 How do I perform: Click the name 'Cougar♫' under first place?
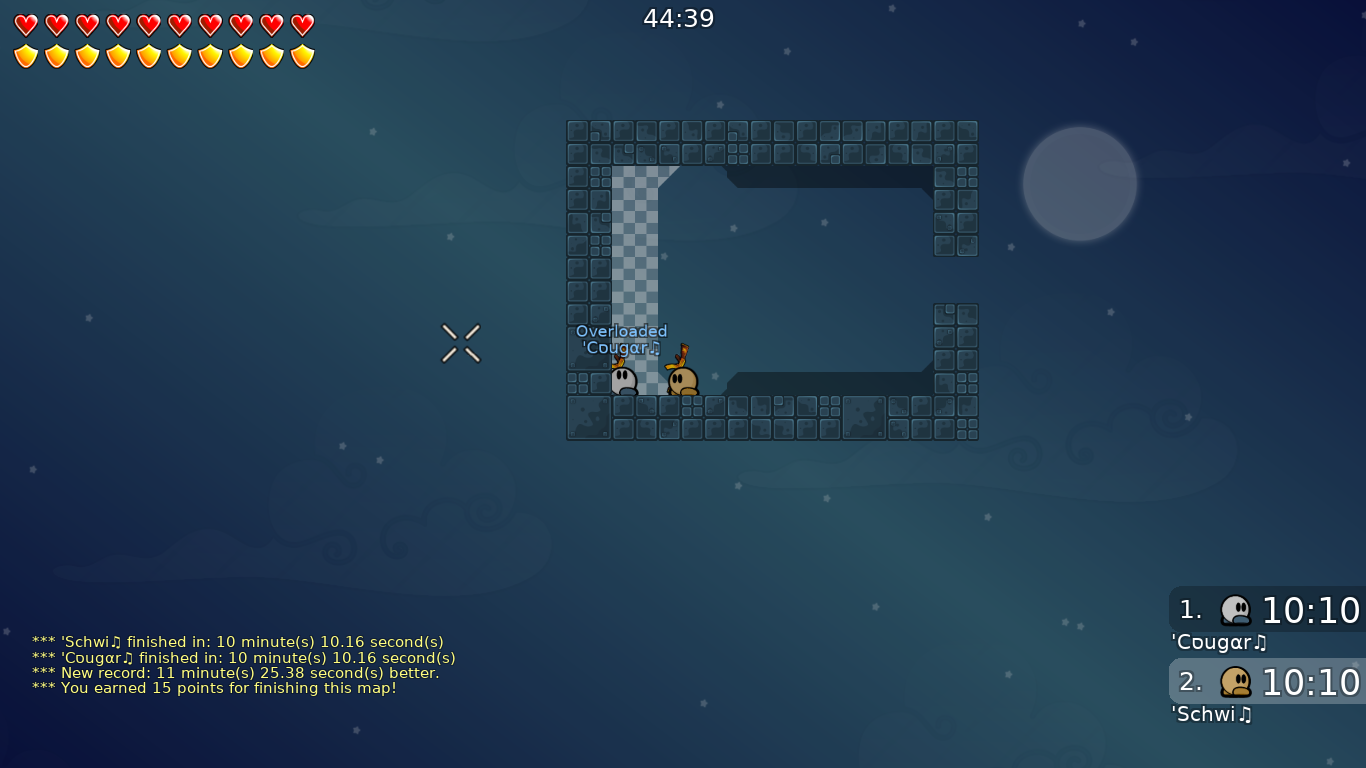click(1218, 642)
